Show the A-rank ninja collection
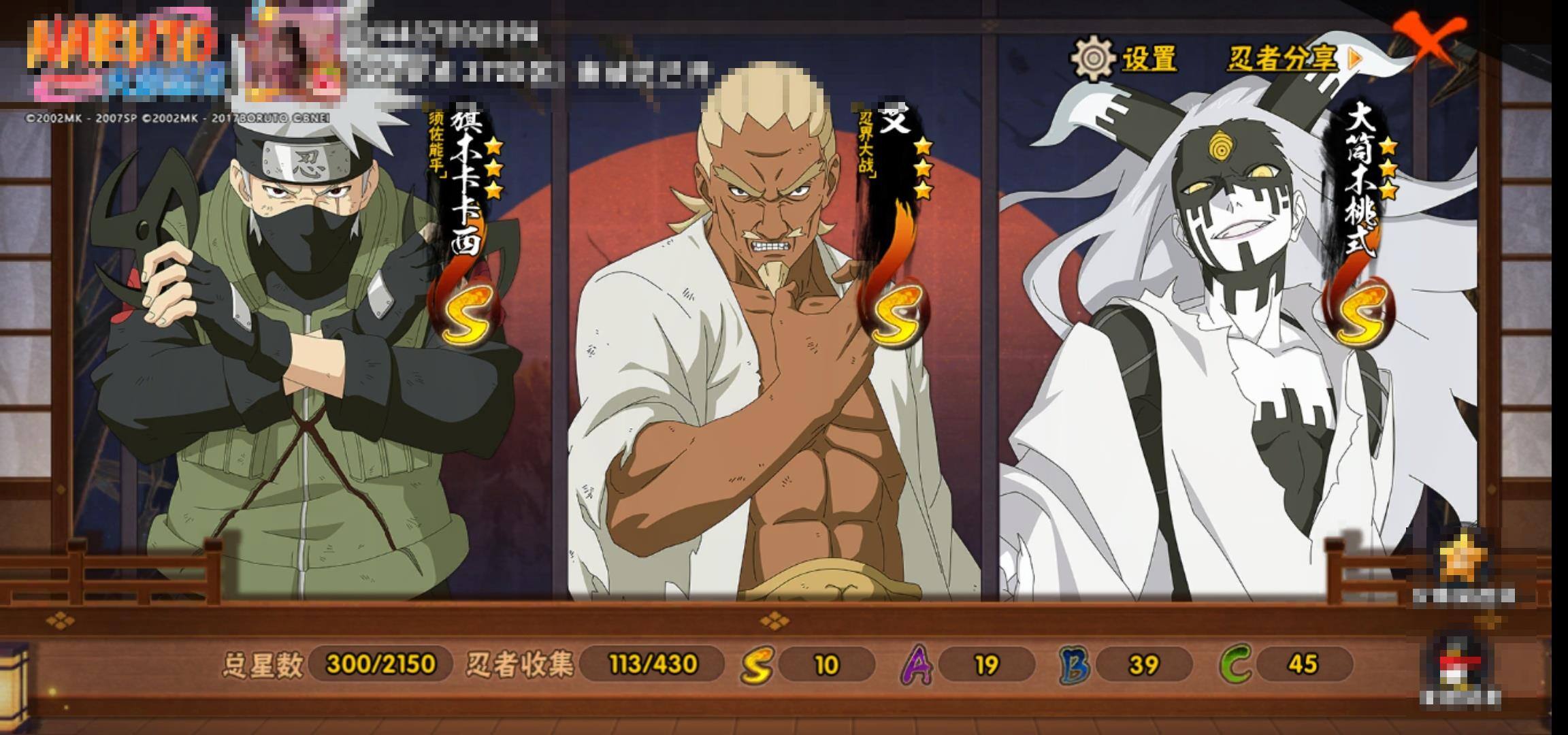The width and height of the screenshot is (1568, 735). tap(917, 664)
